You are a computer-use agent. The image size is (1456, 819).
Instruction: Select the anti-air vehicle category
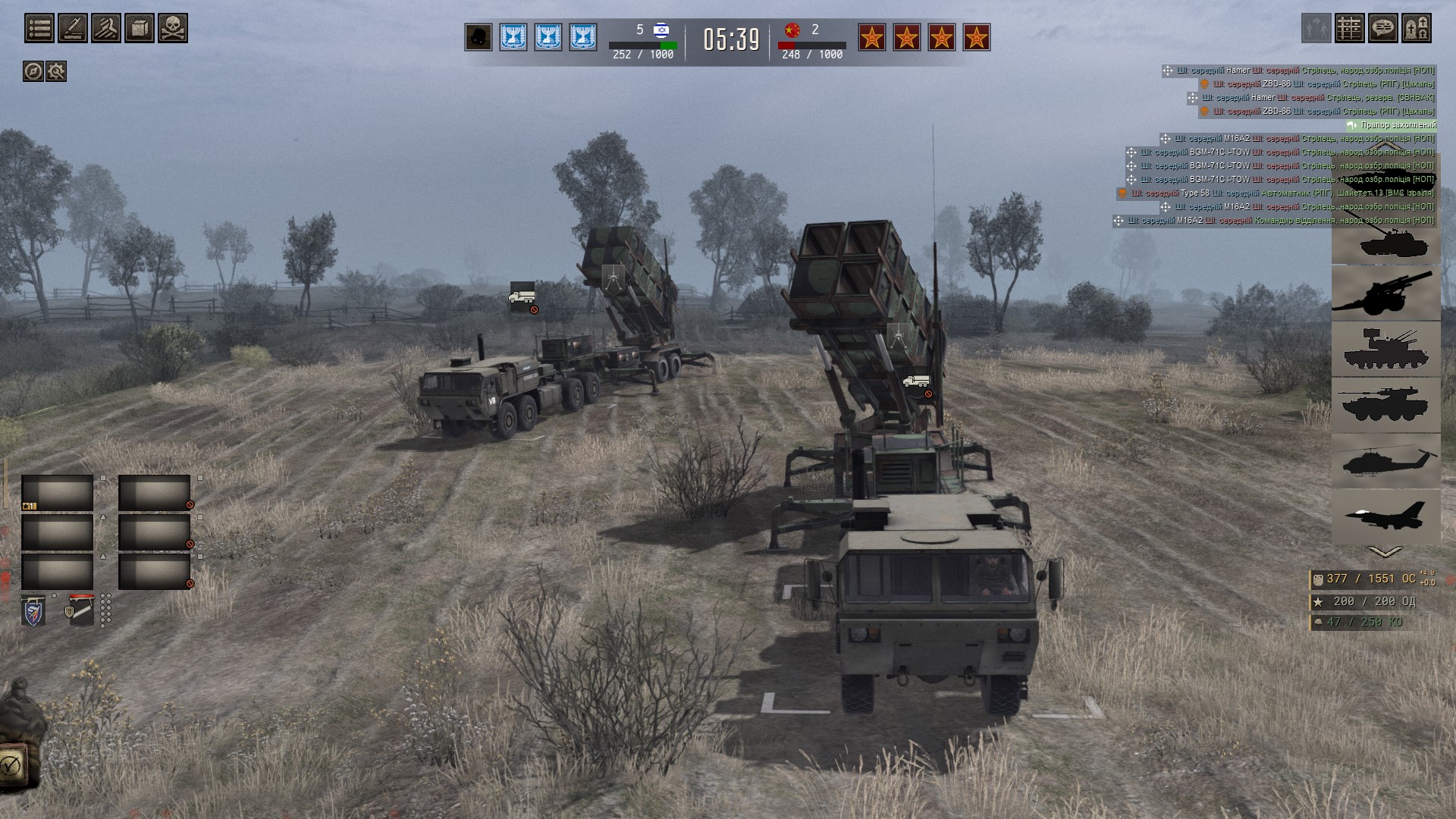click(1385, 349)
